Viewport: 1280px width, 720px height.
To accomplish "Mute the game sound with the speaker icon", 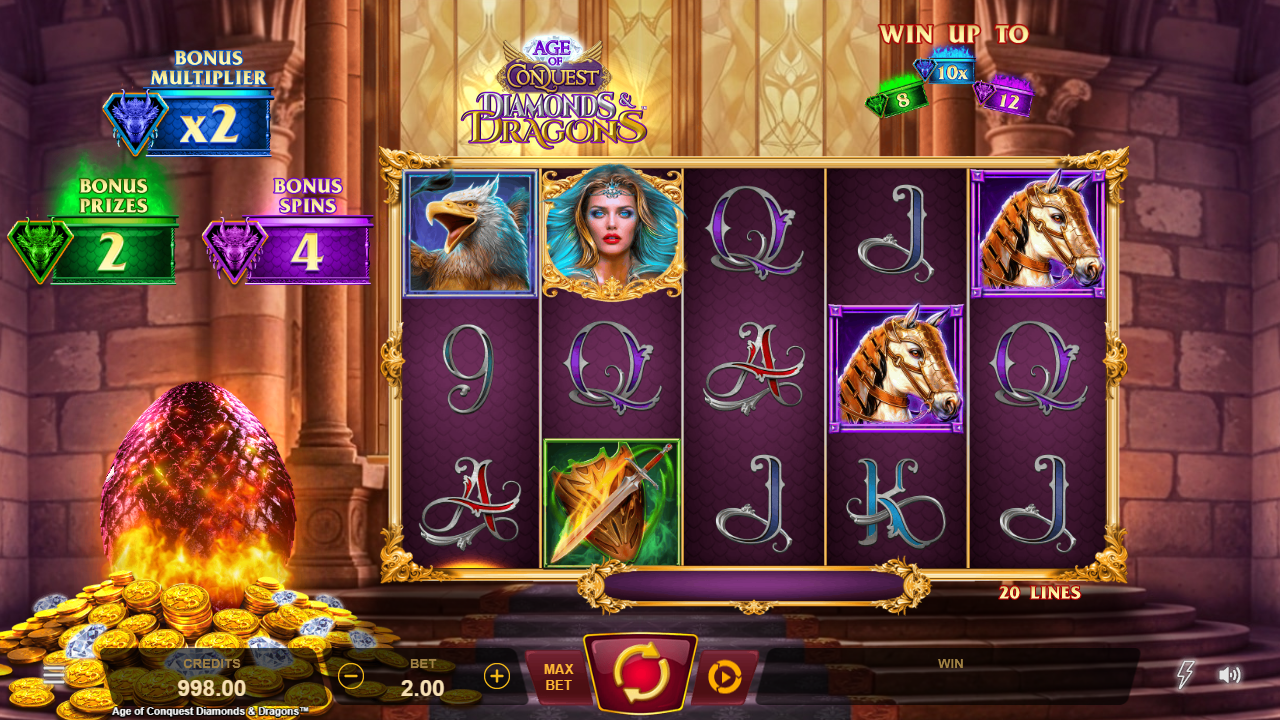I will pos(1230,675).
